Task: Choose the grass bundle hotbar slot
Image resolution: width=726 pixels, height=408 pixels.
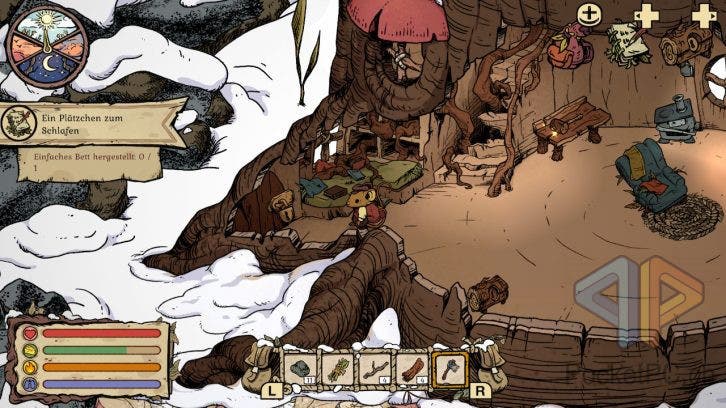Action: [338, 370]
